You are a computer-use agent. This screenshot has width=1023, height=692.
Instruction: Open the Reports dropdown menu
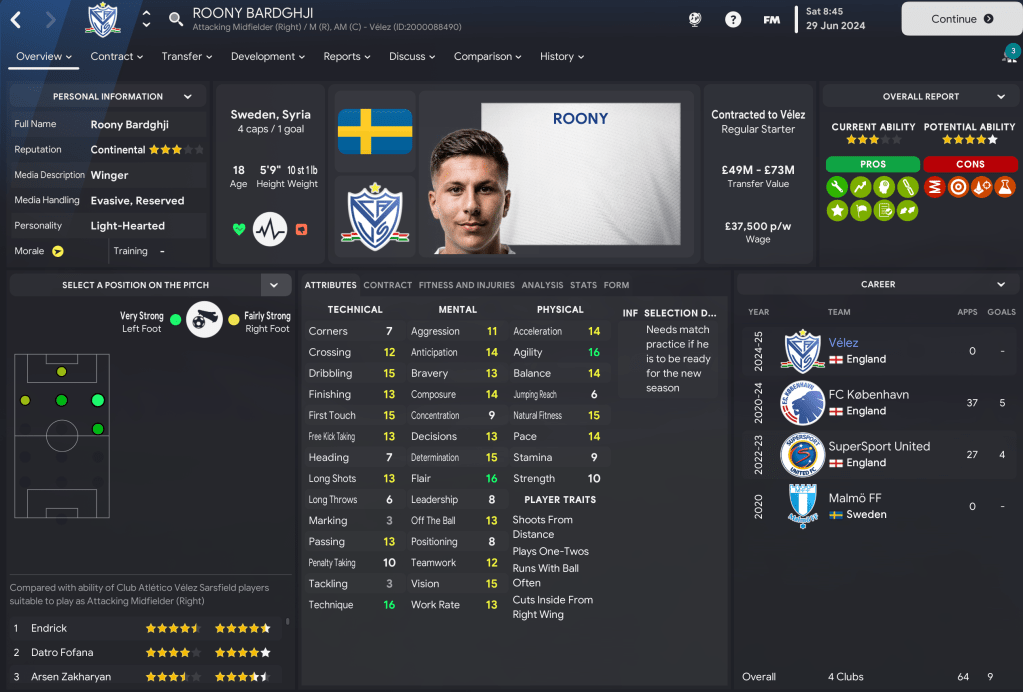(346, 57)
